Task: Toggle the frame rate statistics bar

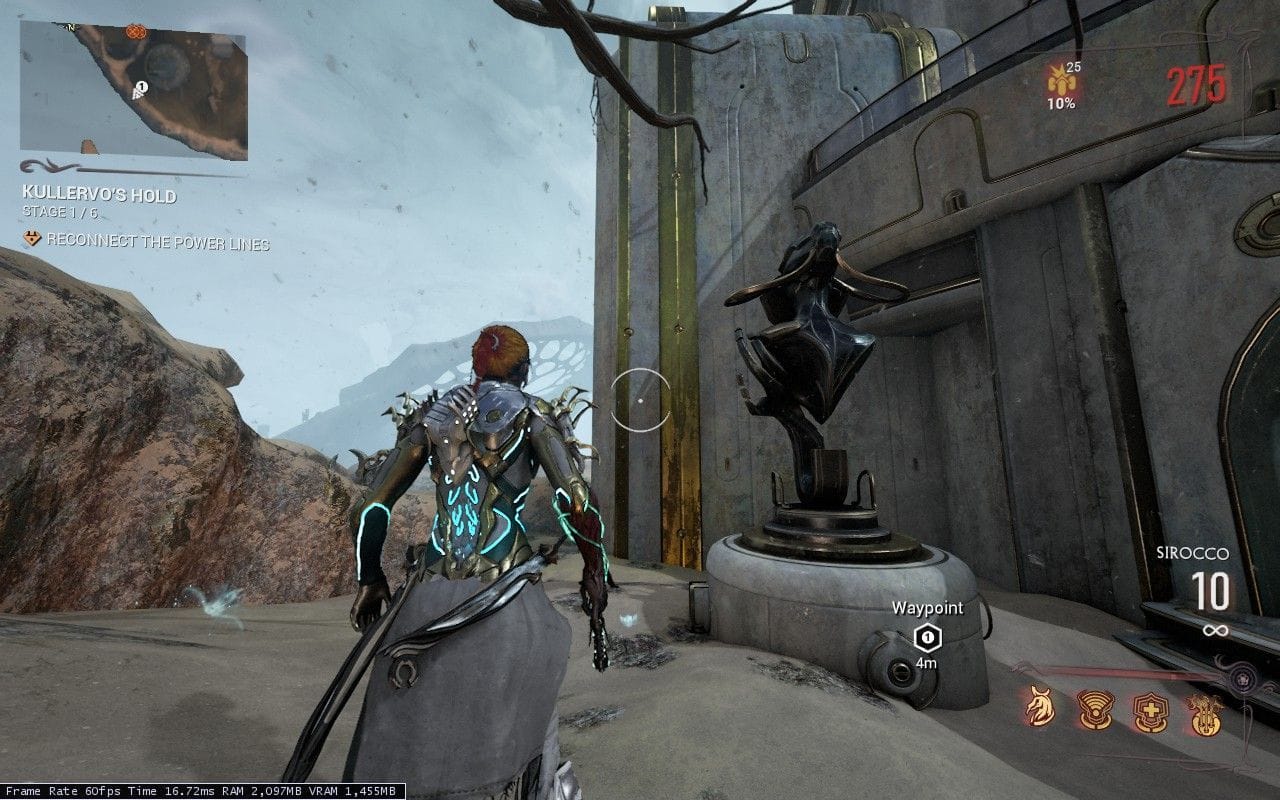Action: [200, 790]
